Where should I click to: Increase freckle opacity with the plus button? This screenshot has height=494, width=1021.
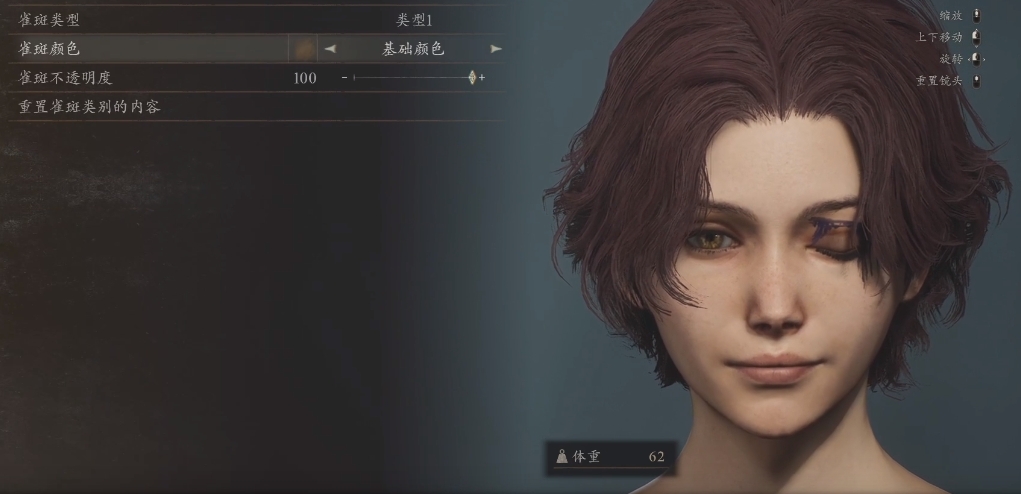point(482,77)
